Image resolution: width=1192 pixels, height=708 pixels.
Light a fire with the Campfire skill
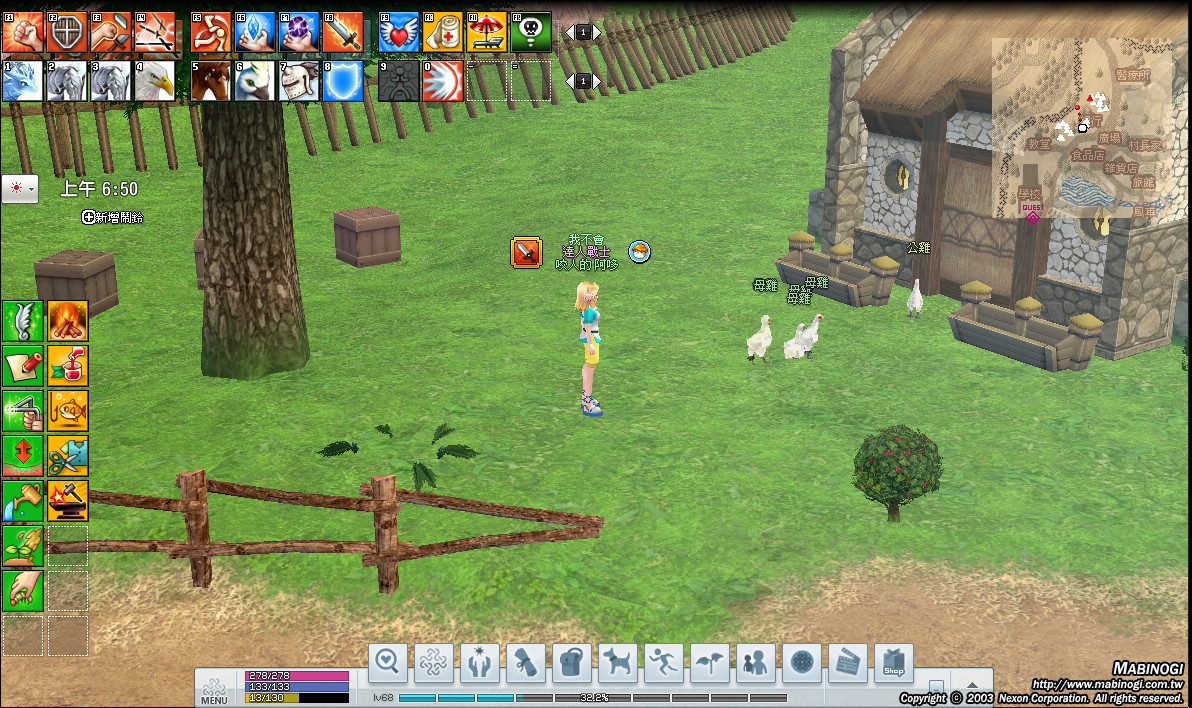68,321
